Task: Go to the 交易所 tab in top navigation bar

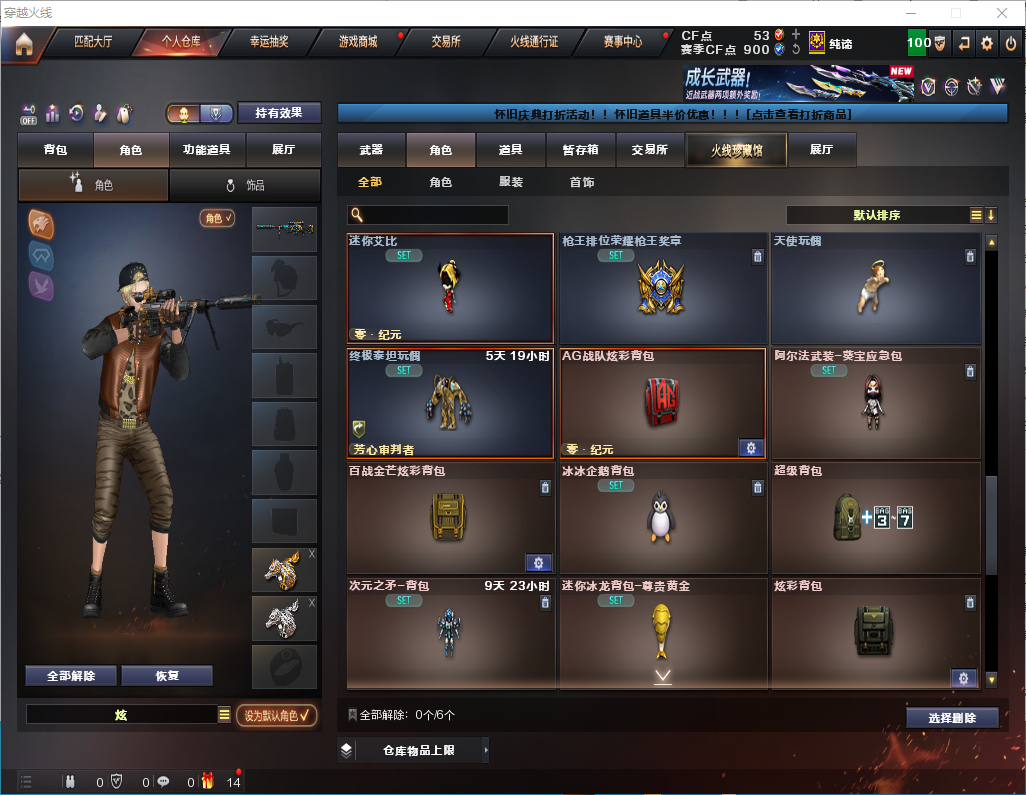Action: tap(446, 42)
